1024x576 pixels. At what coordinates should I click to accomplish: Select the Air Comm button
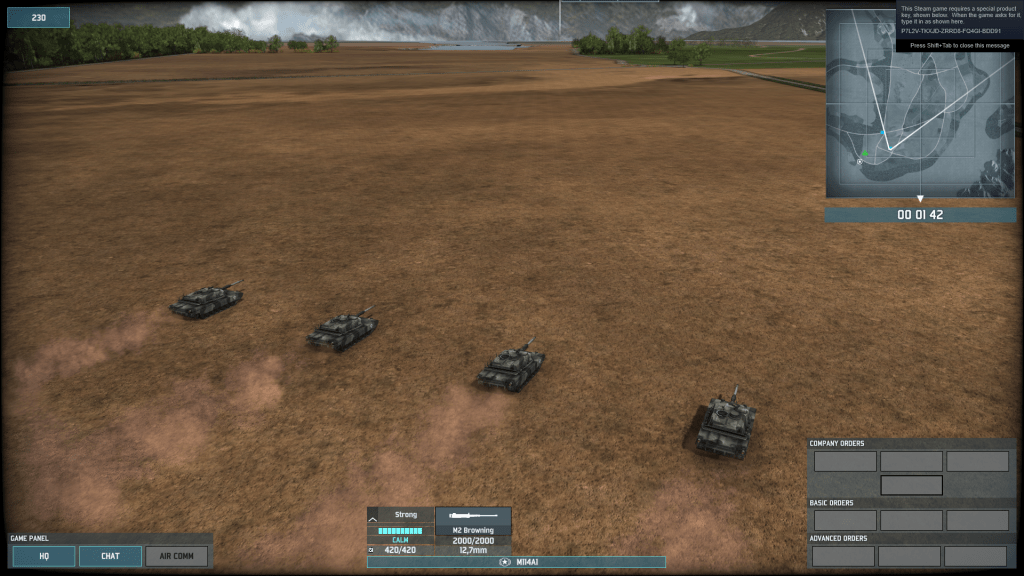click(177, 556)
